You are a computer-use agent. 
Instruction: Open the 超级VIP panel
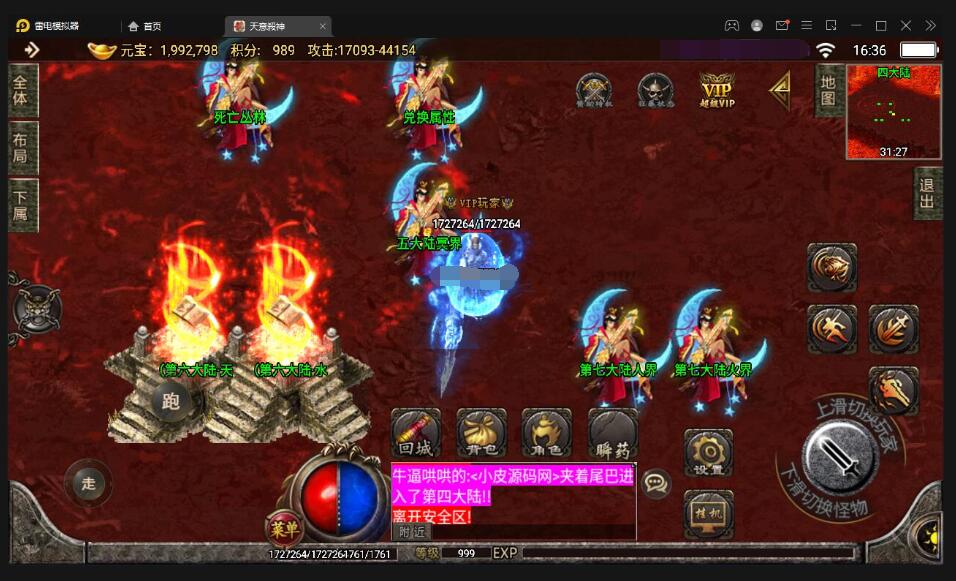(716, 90)
